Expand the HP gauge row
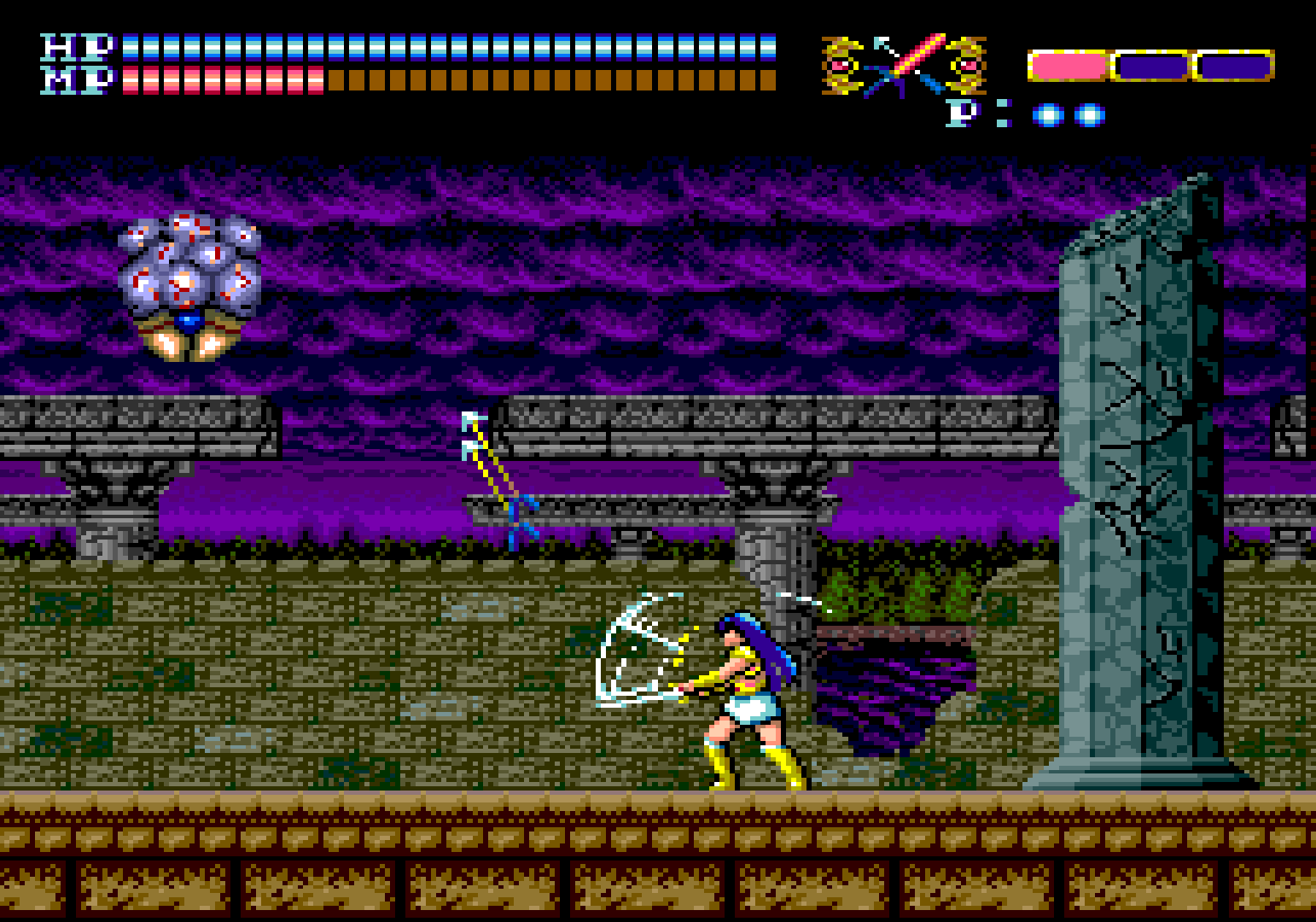1316x922 pixels. 427,47
